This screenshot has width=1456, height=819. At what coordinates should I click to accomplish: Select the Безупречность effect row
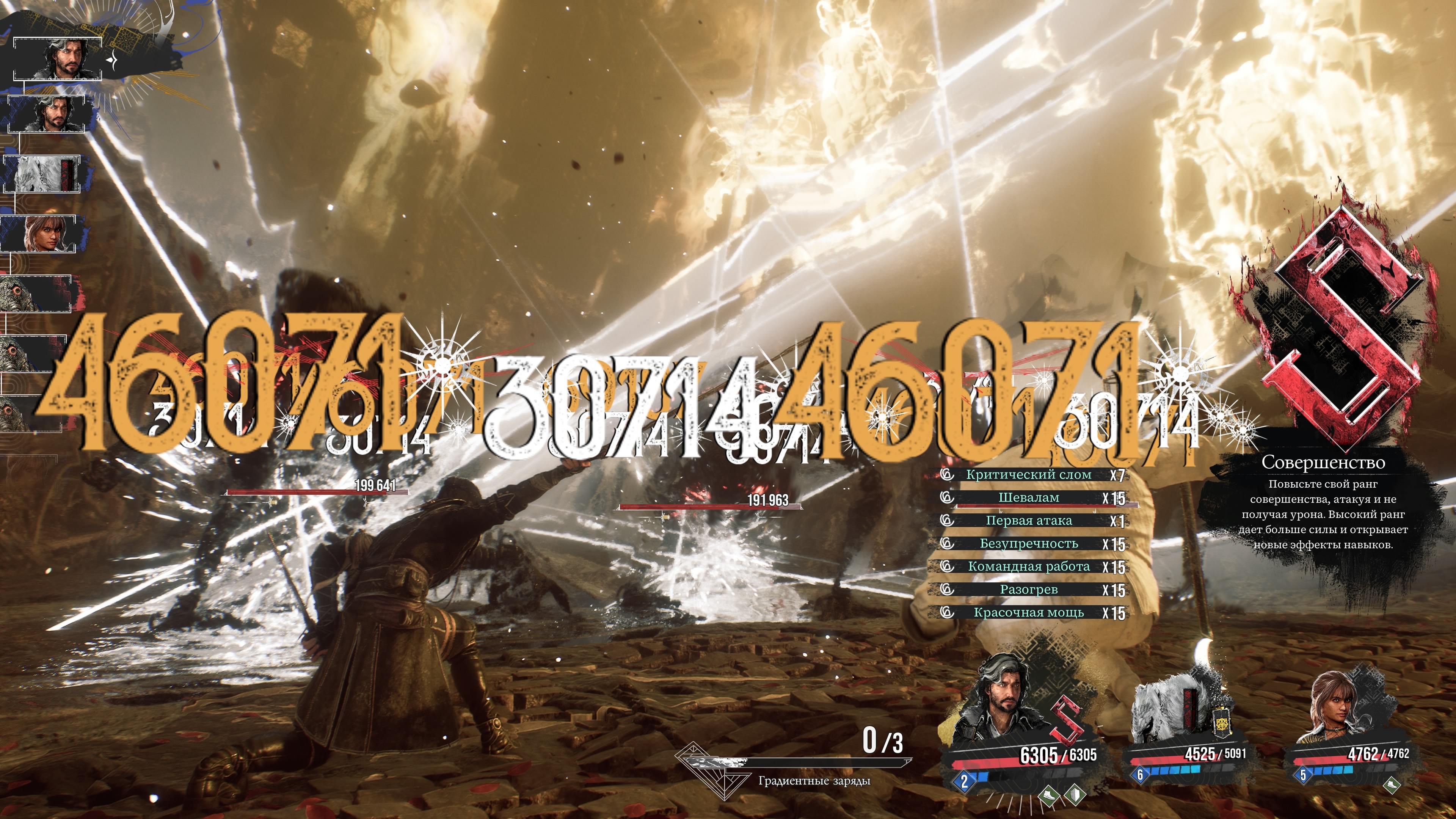point(1029,544)
